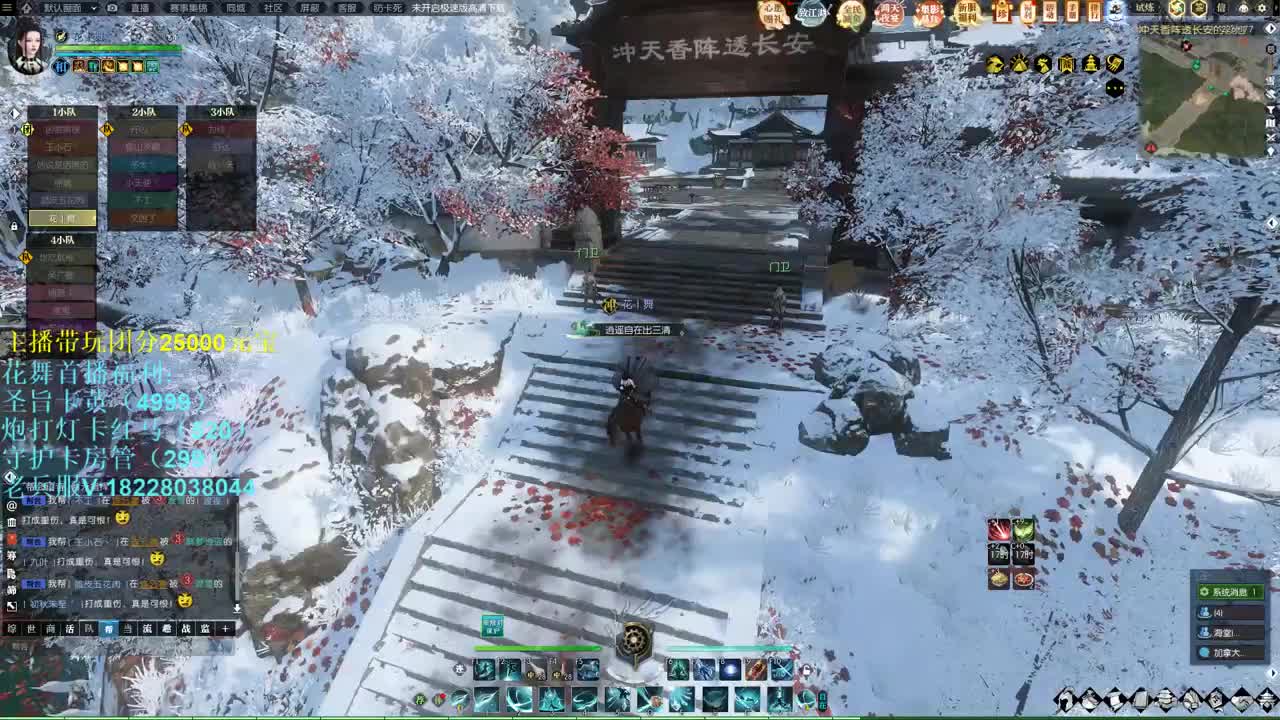
Task: Click the pagoda activity icon below the minimap
Action: coord(1090,63)
